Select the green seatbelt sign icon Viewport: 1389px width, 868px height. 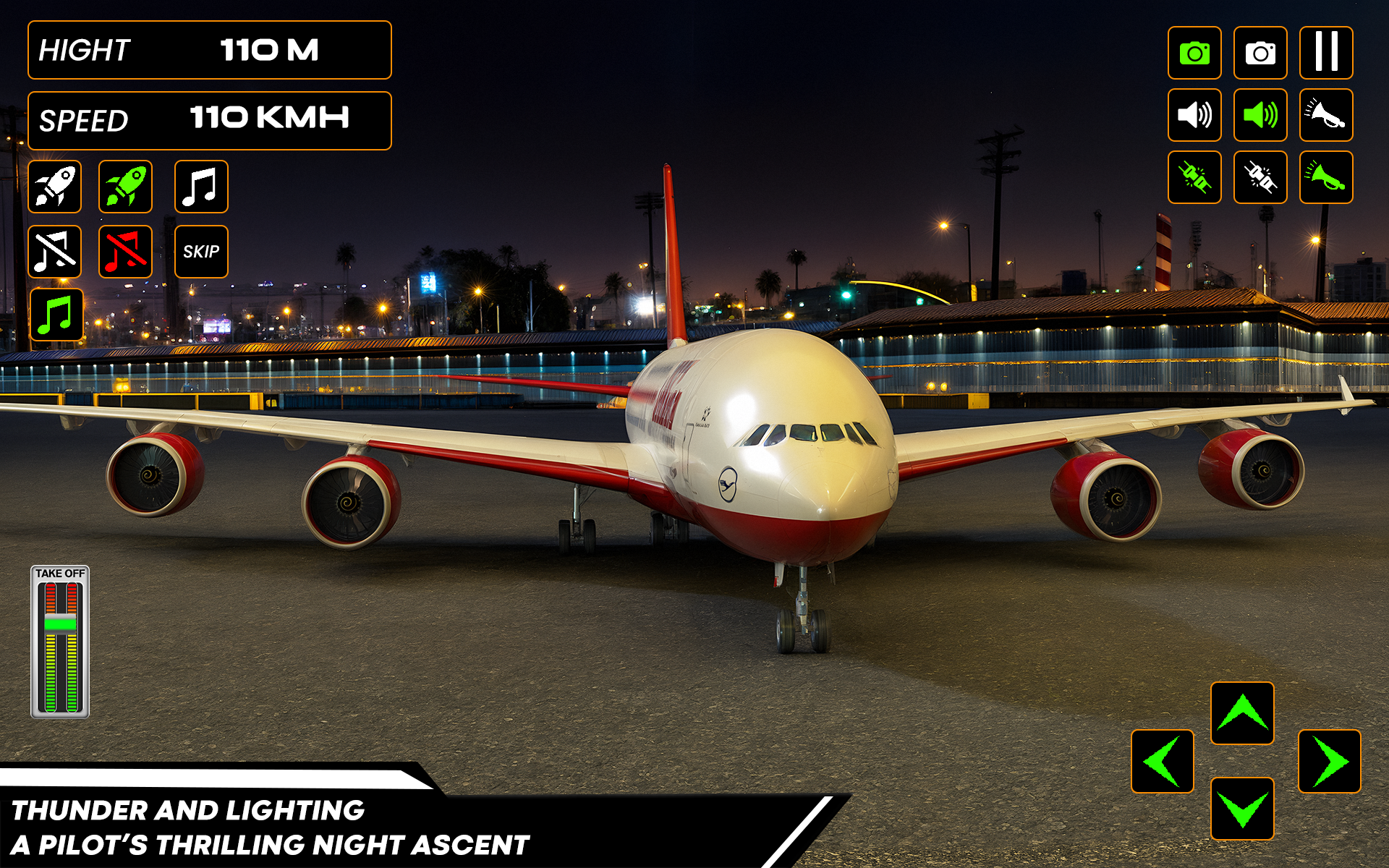pyautogui.click(x=1194, y=177)
